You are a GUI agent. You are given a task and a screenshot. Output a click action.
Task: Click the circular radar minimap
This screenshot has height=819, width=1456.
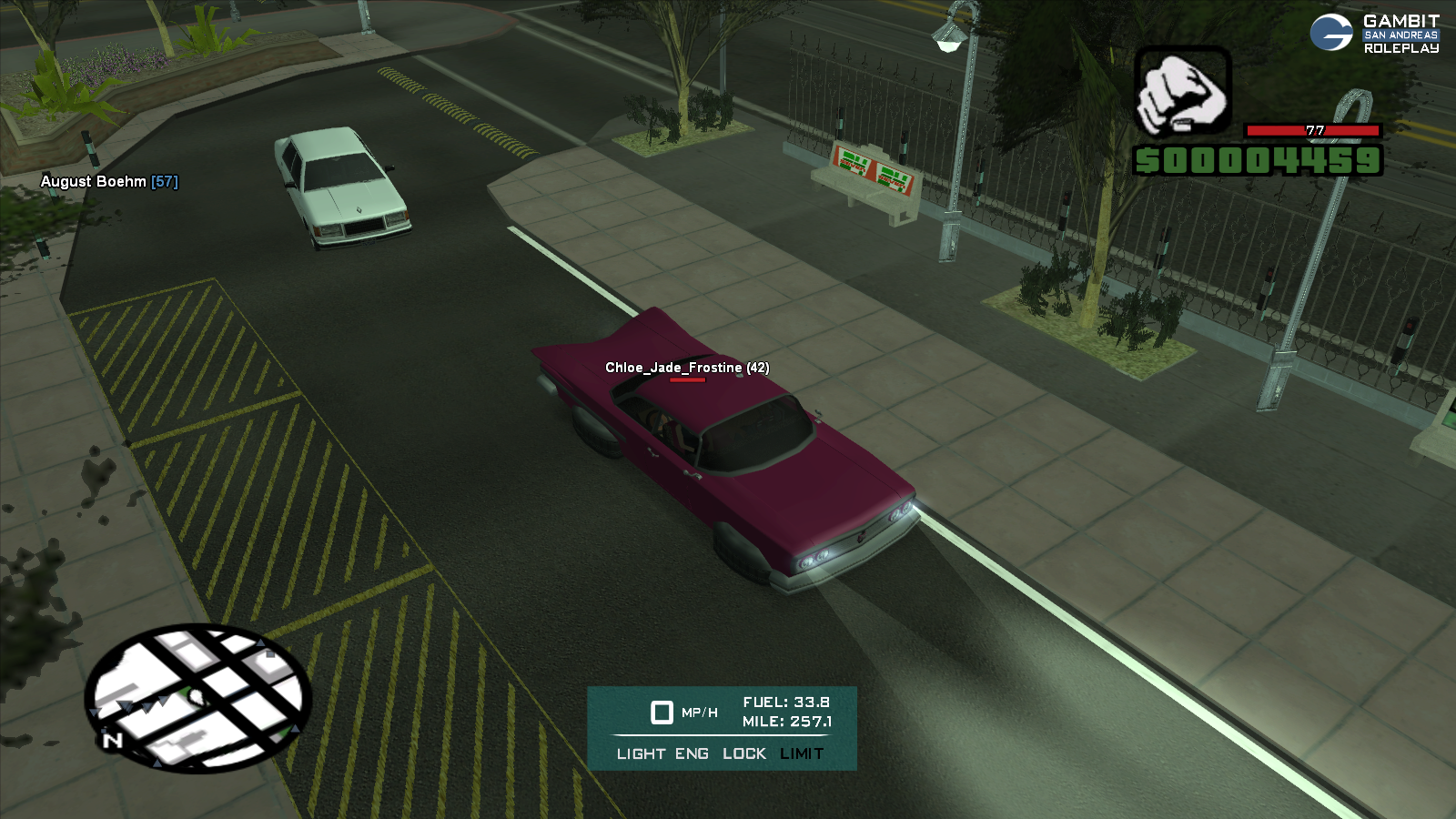(198, 697)
